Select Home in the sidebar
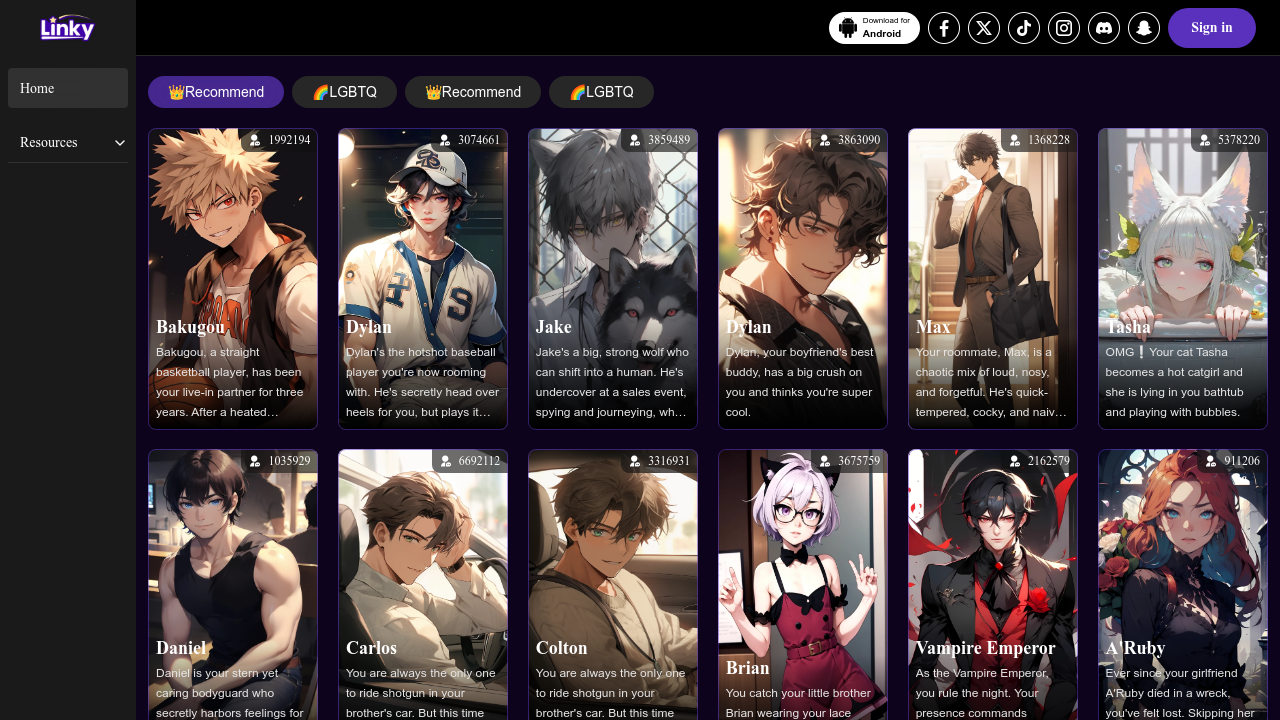 67,88
